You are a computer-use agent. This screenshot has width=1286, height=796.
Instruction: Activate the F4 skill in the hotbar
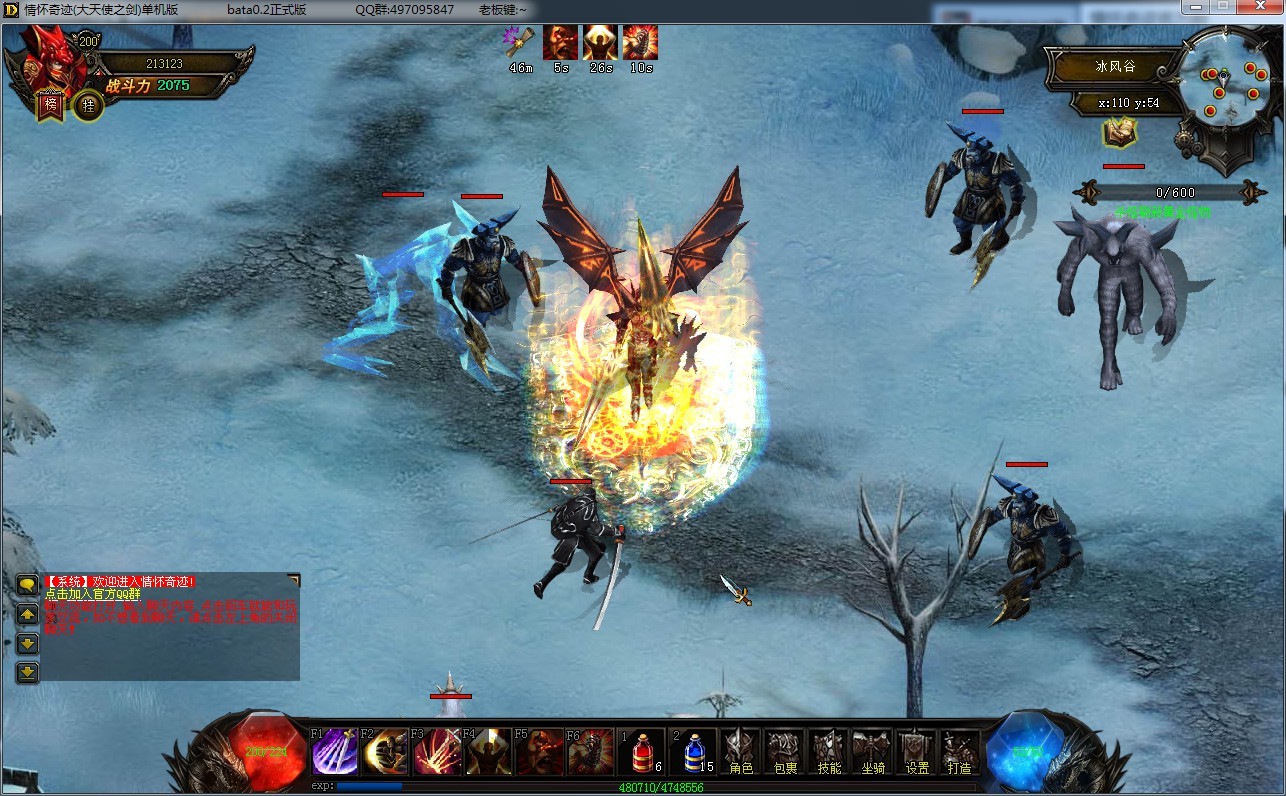488,752
